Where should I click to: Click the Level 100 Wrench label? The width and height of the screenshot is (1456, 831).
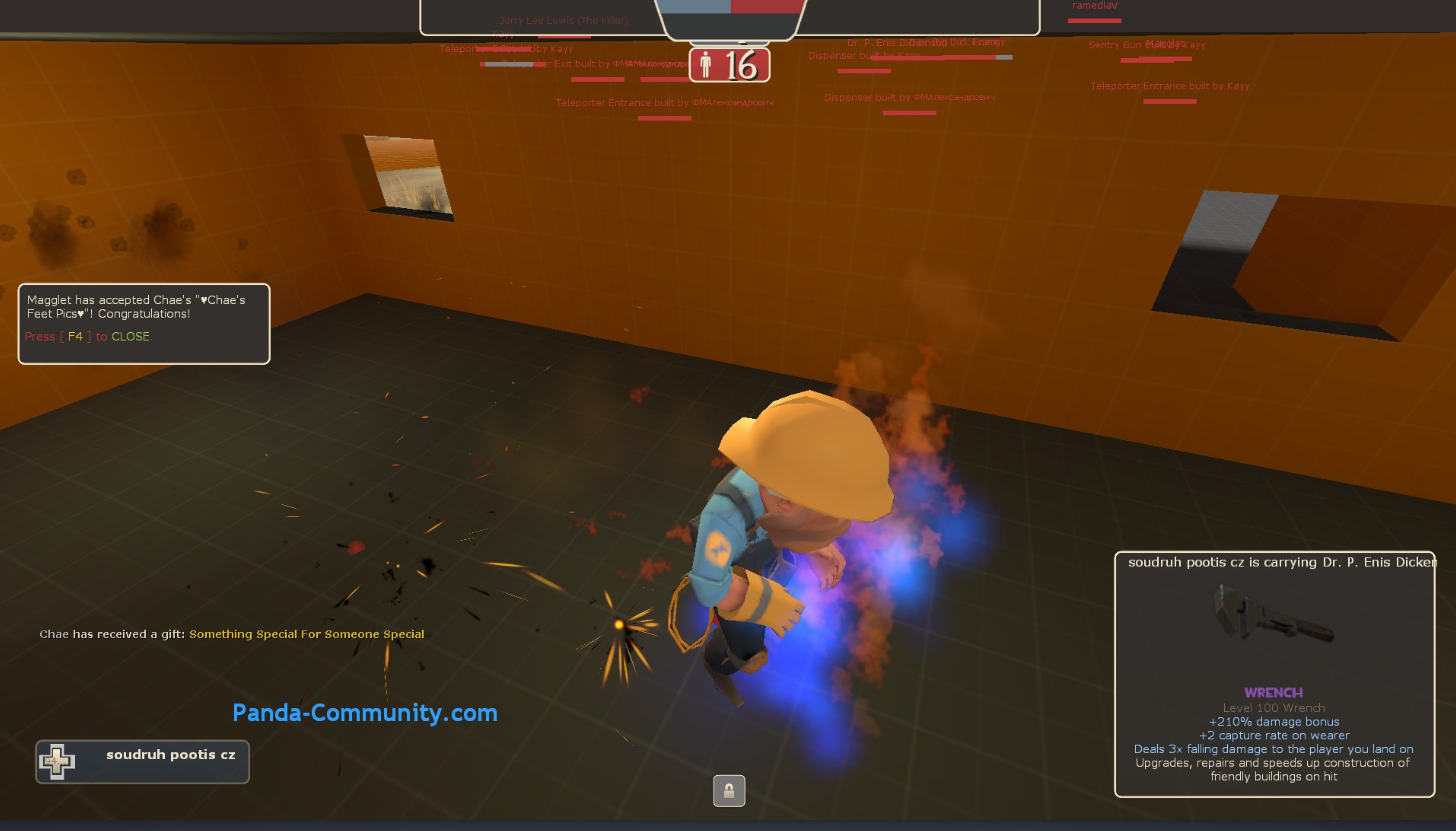1273,707
